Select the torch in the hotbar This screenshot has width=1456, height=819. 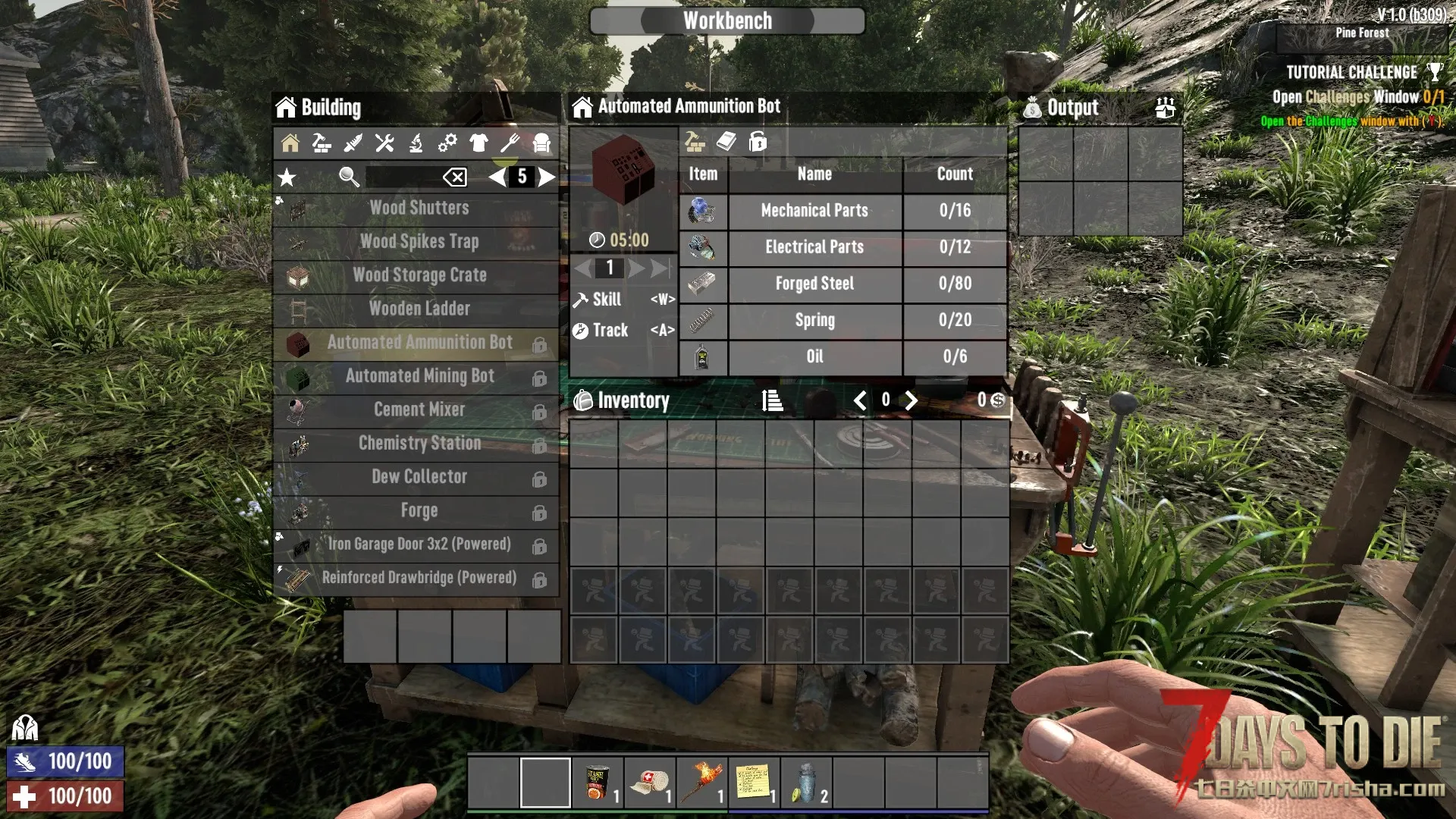701,783
